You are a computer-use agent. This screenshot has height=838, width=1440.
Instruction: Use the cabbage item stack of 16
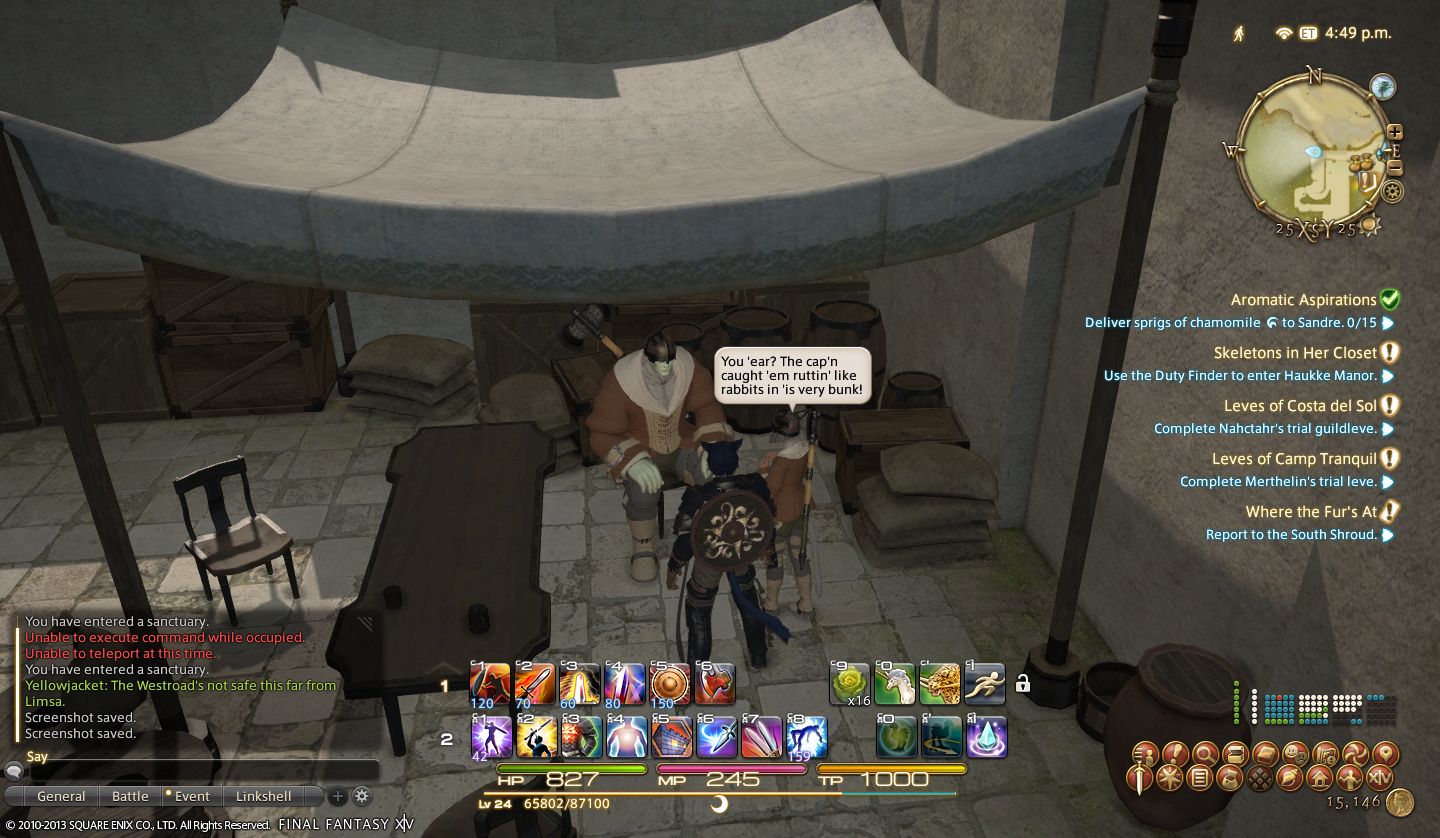point(851,685)
